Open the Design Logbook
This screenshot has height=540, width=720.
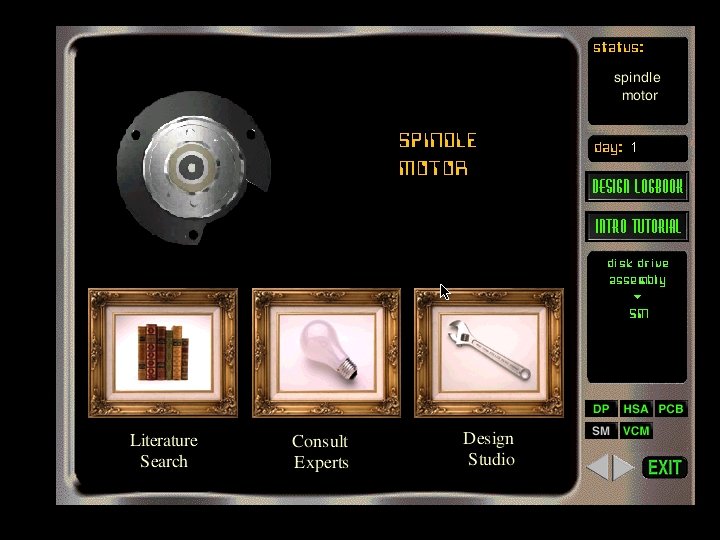click(x=637, y=187)
